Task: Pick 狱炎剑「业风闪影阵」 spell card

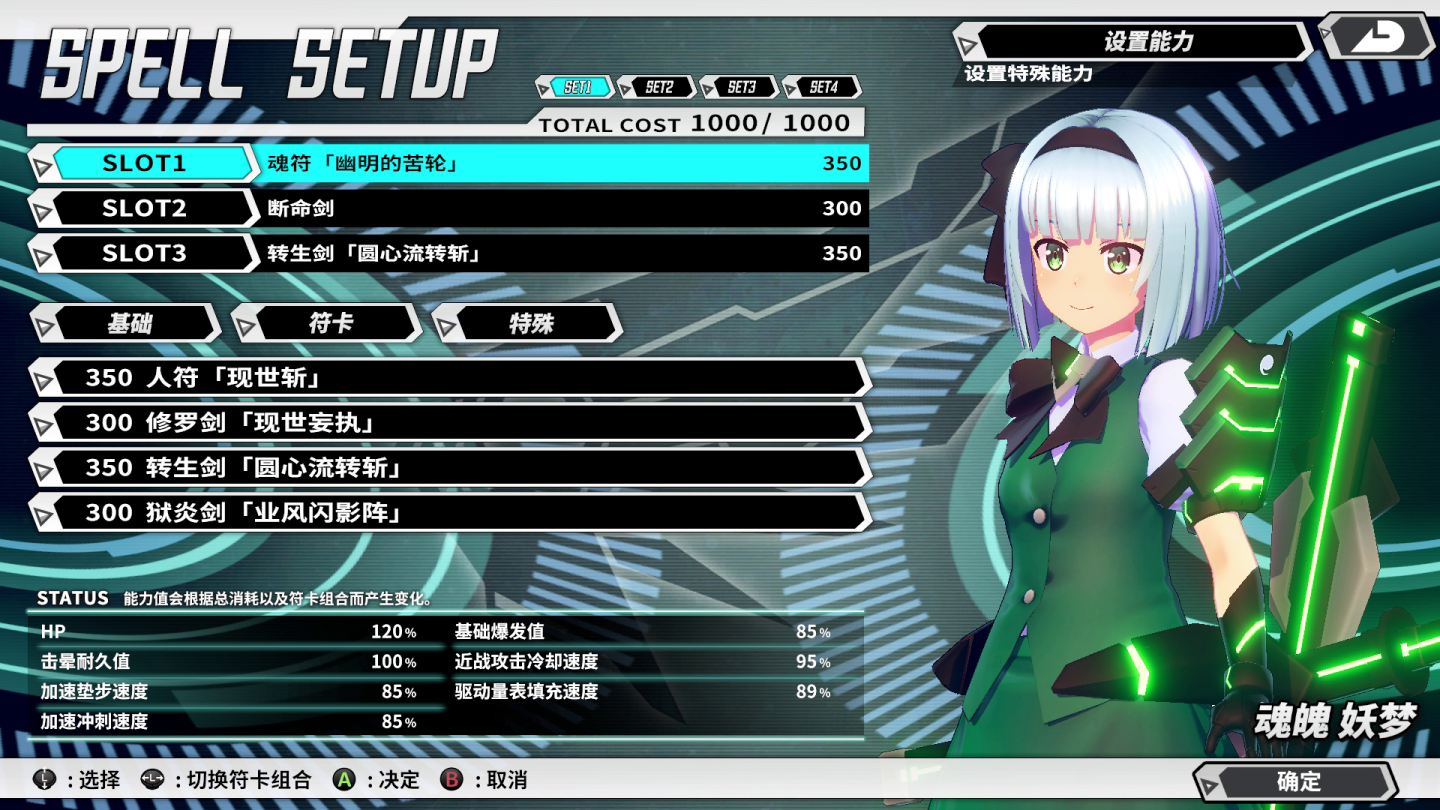Action: pyautogui.click(x=450, y=513)
